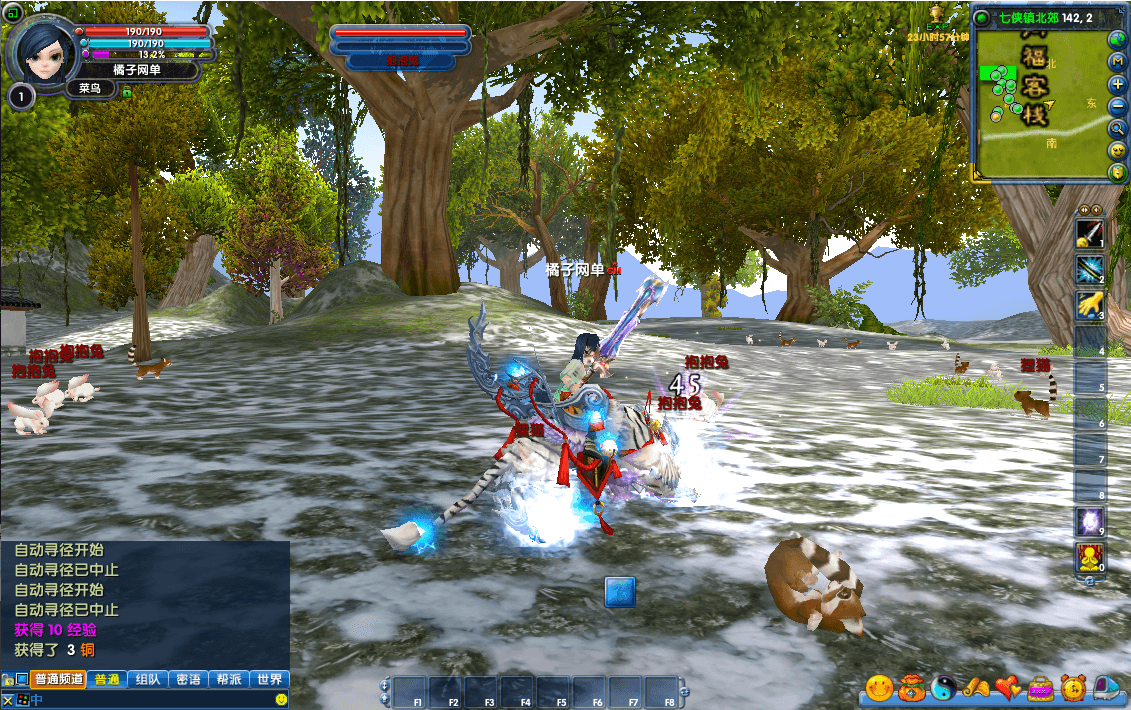Click the minimap's zoom-out minus button

point(1118,106)
